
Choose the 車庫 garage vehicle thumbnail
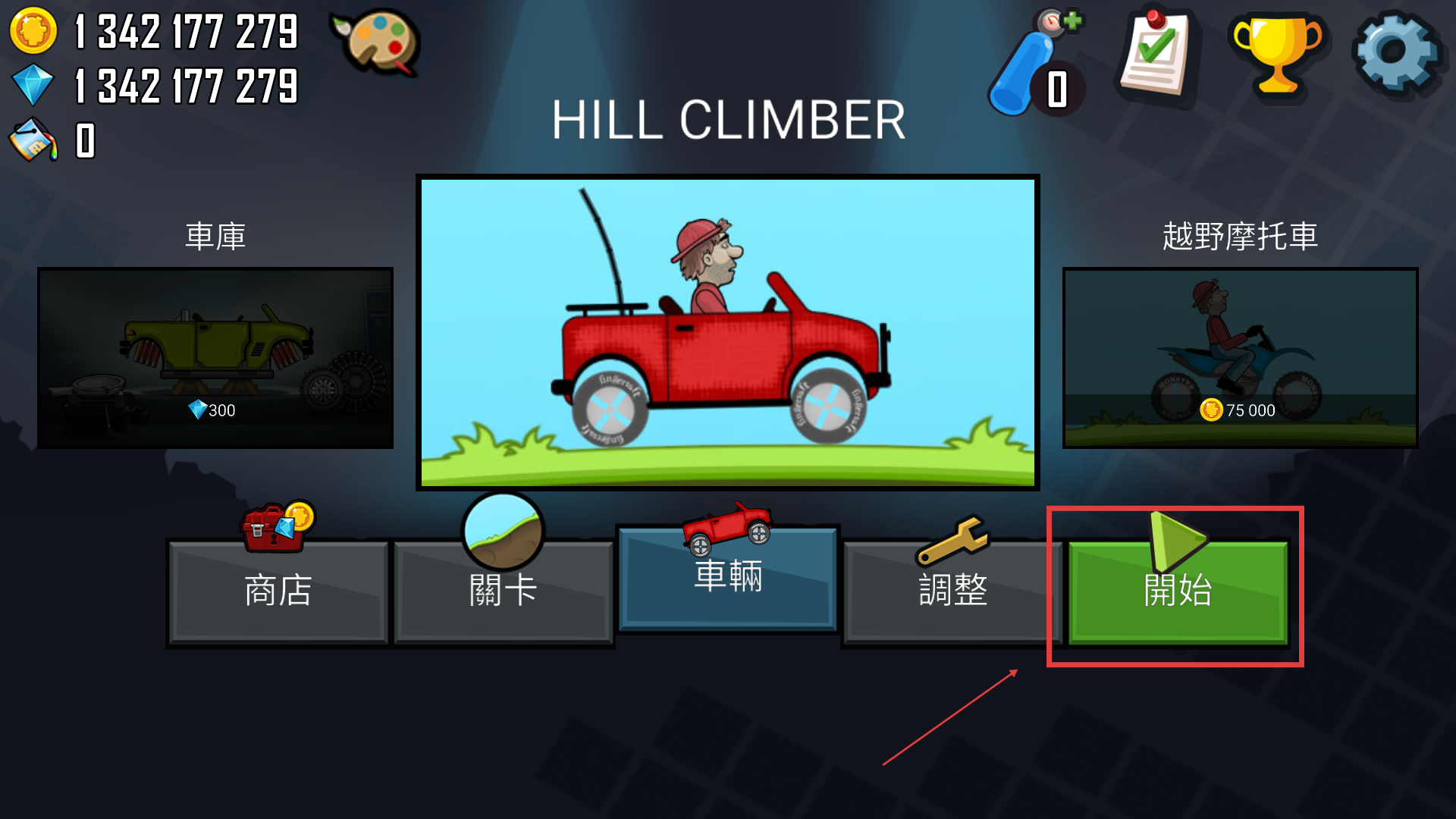tap(215, 357)
